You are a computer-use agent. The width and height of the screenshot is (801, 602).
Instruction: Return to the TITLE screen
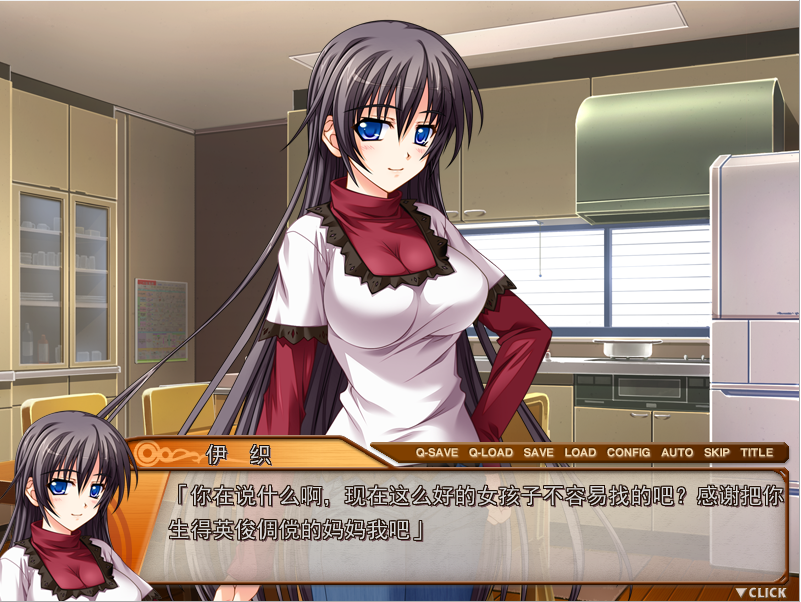click(756, 452)
